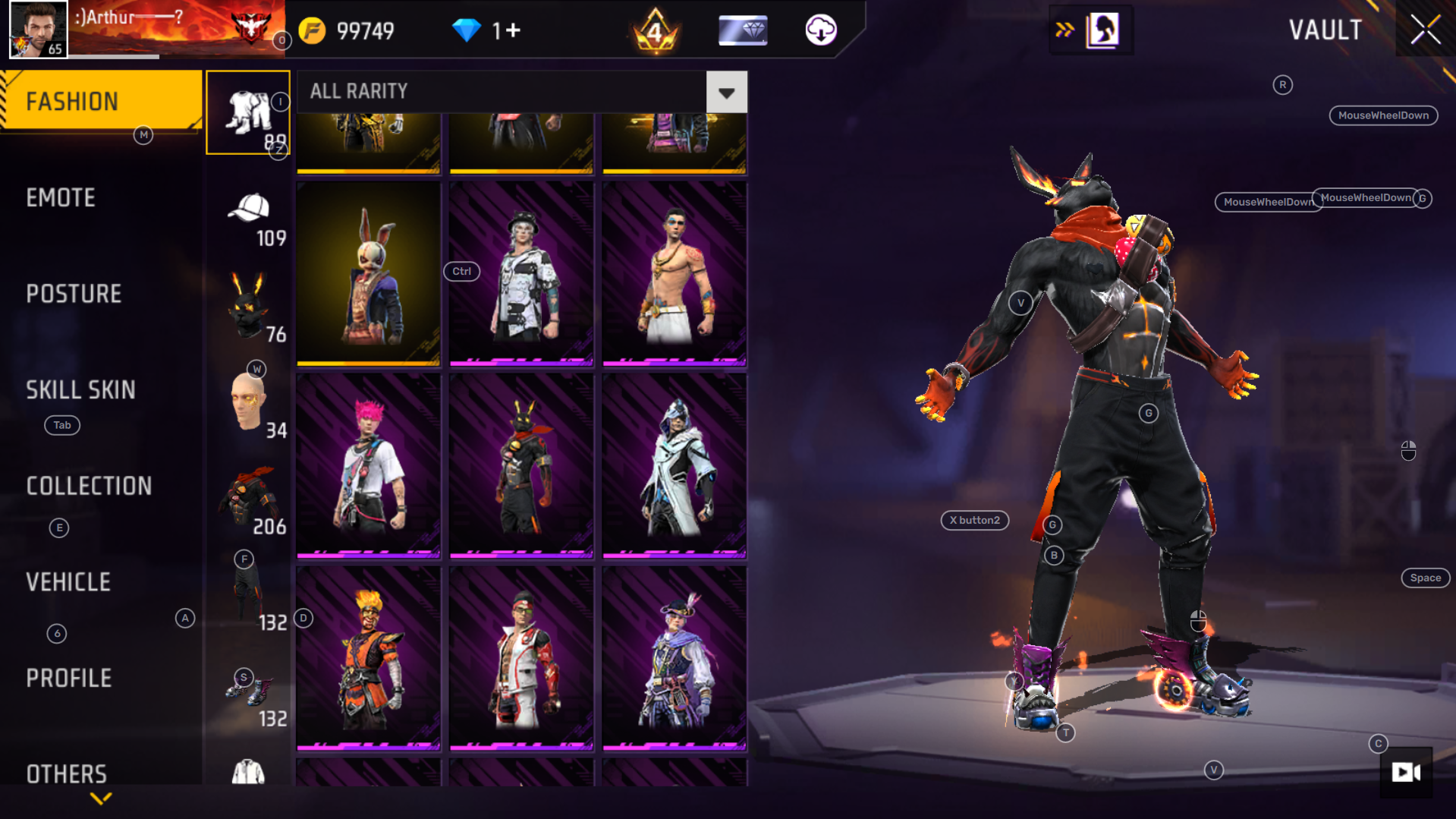Select the cap headwear category icon with 109 items
This screenshot has width=1456, height=819.
click(248, 211)
